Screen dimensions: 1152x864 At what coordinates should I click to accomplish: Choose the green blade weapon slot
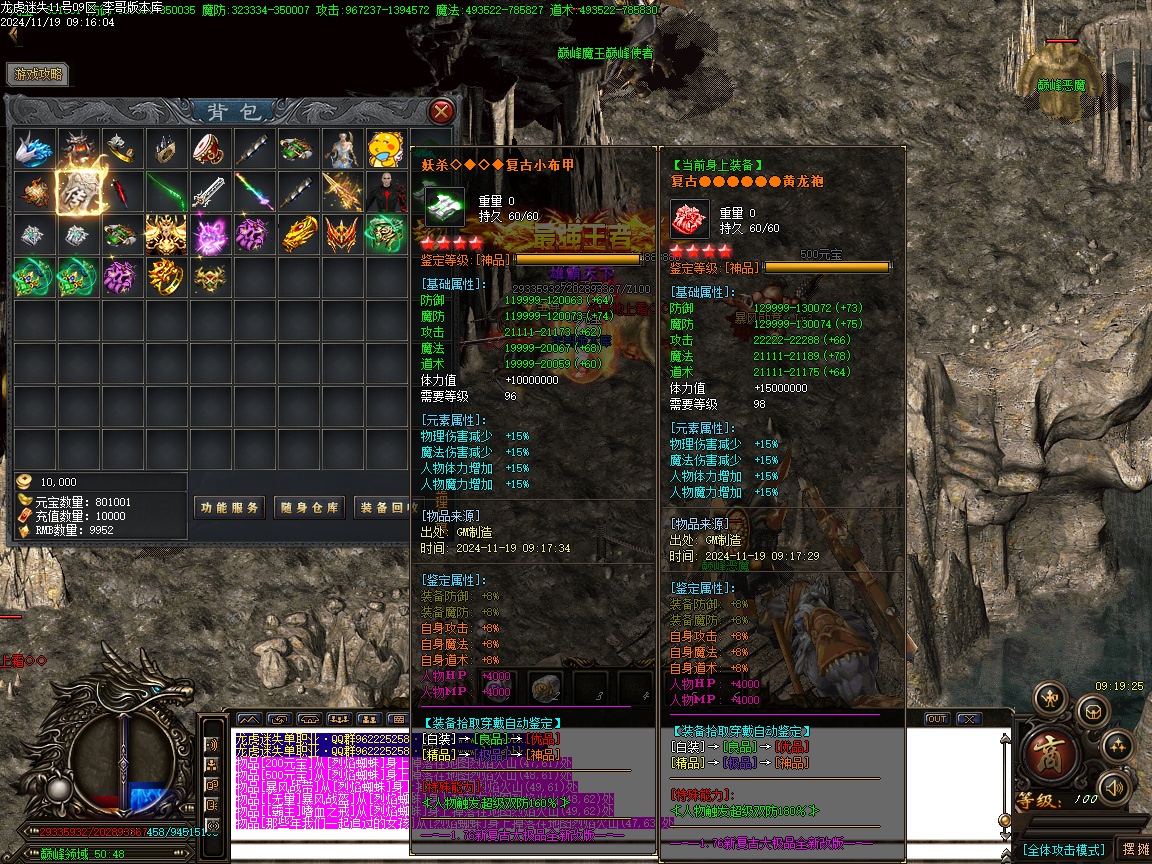tap(166, 191)
